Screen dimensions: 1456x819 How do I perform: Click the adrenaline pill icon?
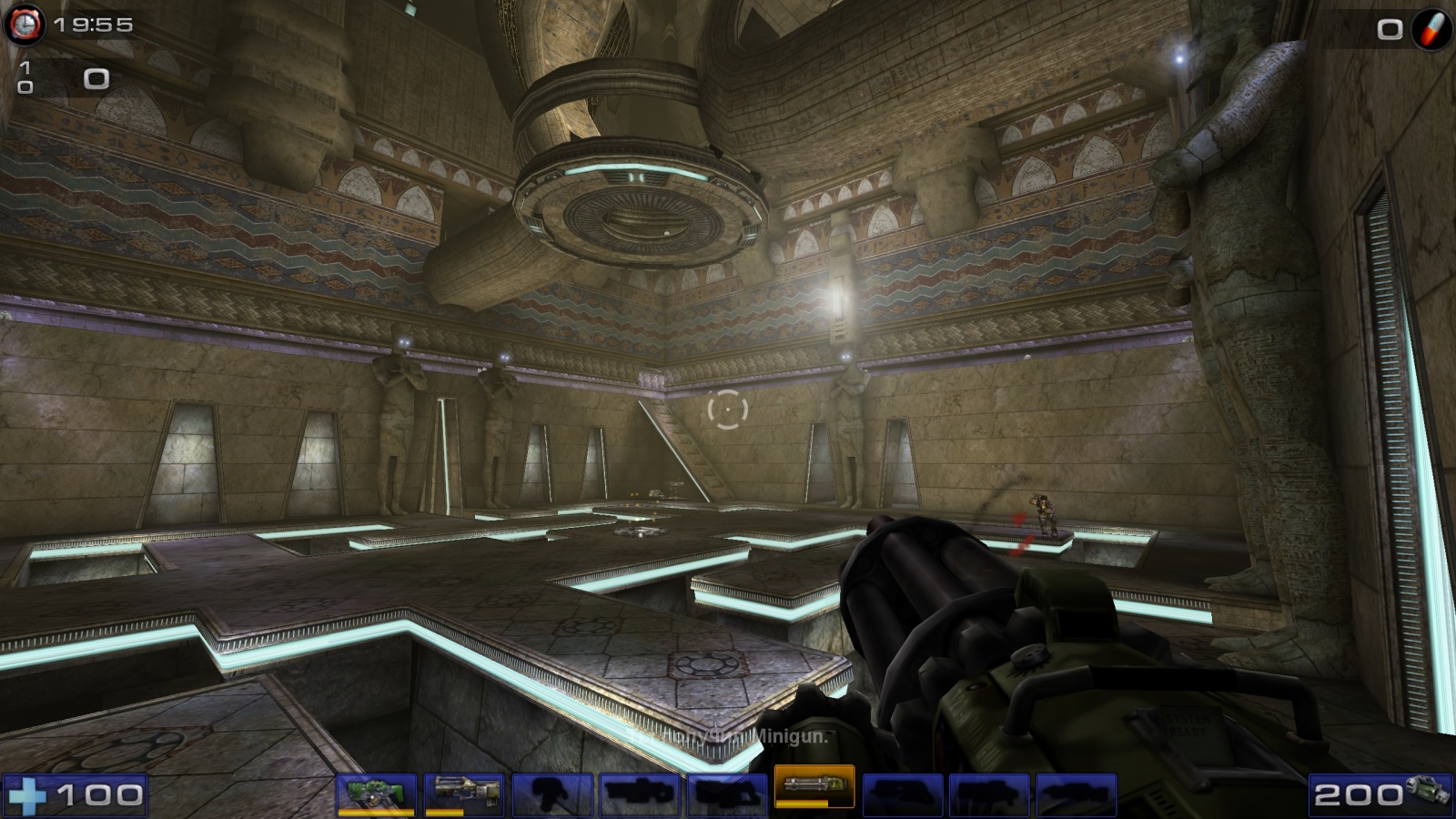click(x=1431, y=29)
